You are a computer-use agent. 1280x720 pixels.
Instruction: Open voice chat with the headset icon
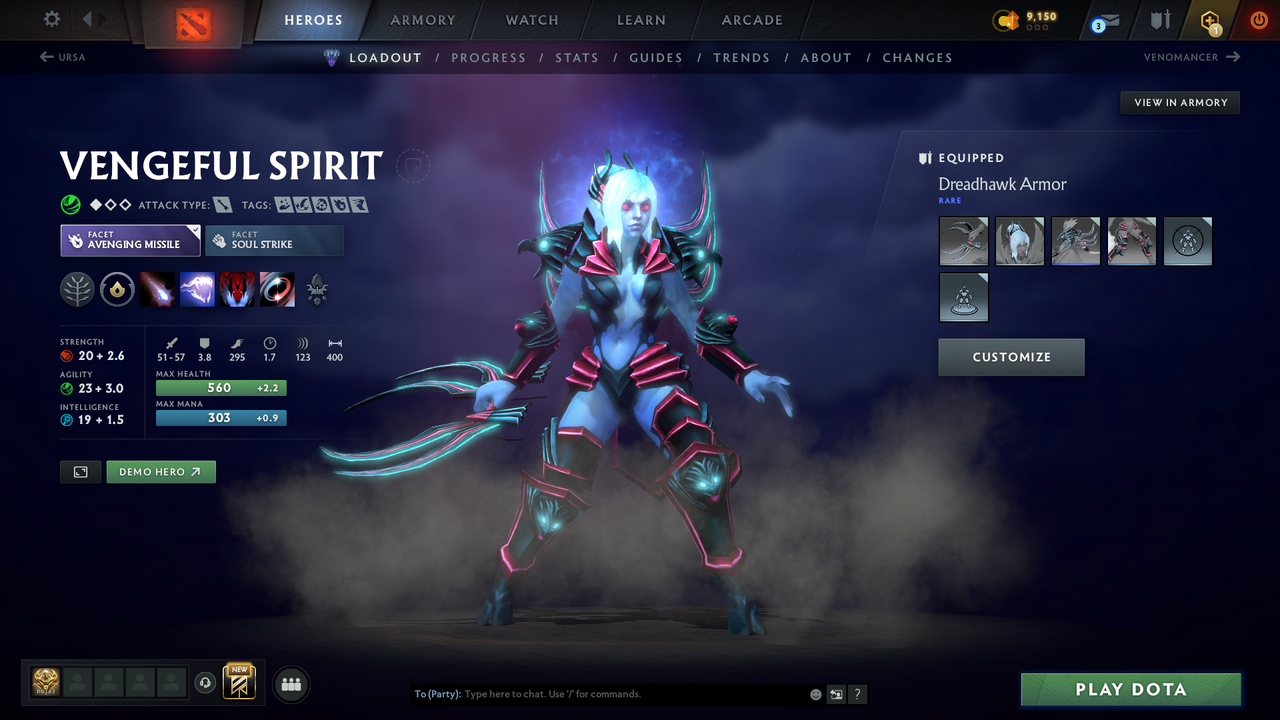(x=205, y=682)
